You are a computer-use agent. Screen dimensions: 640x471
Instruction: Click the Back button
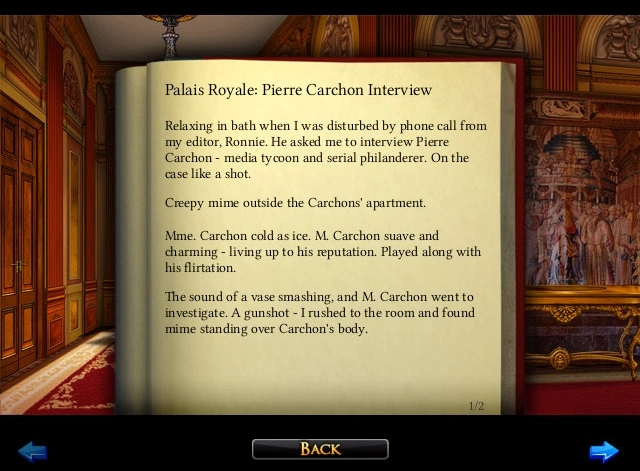coord(320,449)
